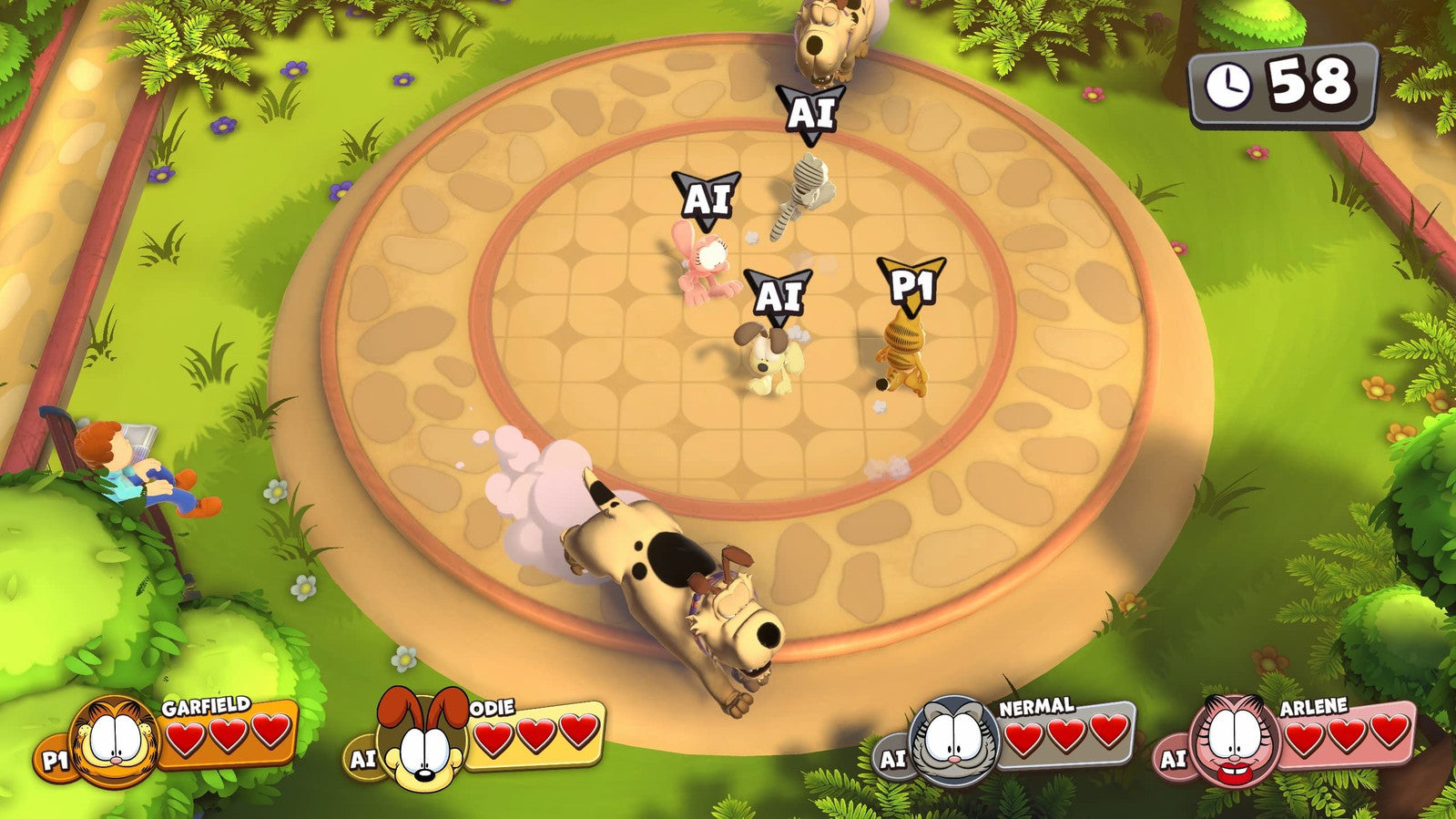Click Odie's portrait icon

422,739
